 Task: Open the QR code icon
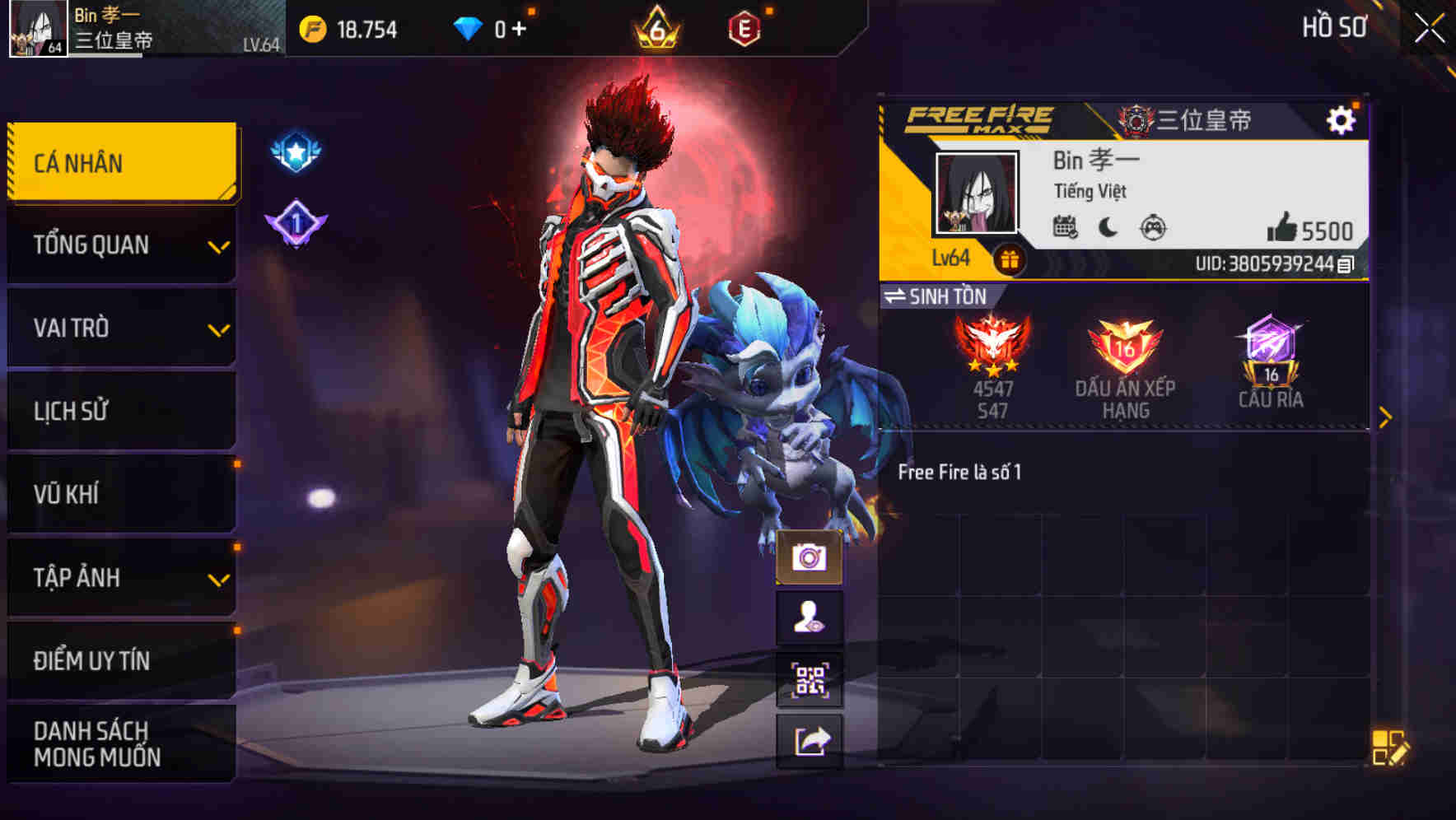pos(810,680)
